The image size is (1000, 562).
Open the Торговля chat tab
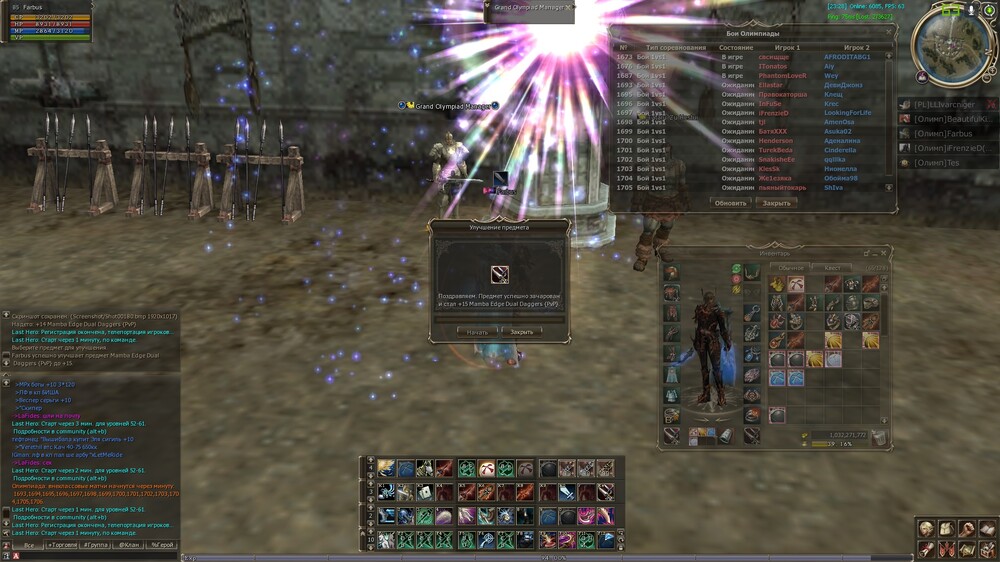tap(61, 545)
